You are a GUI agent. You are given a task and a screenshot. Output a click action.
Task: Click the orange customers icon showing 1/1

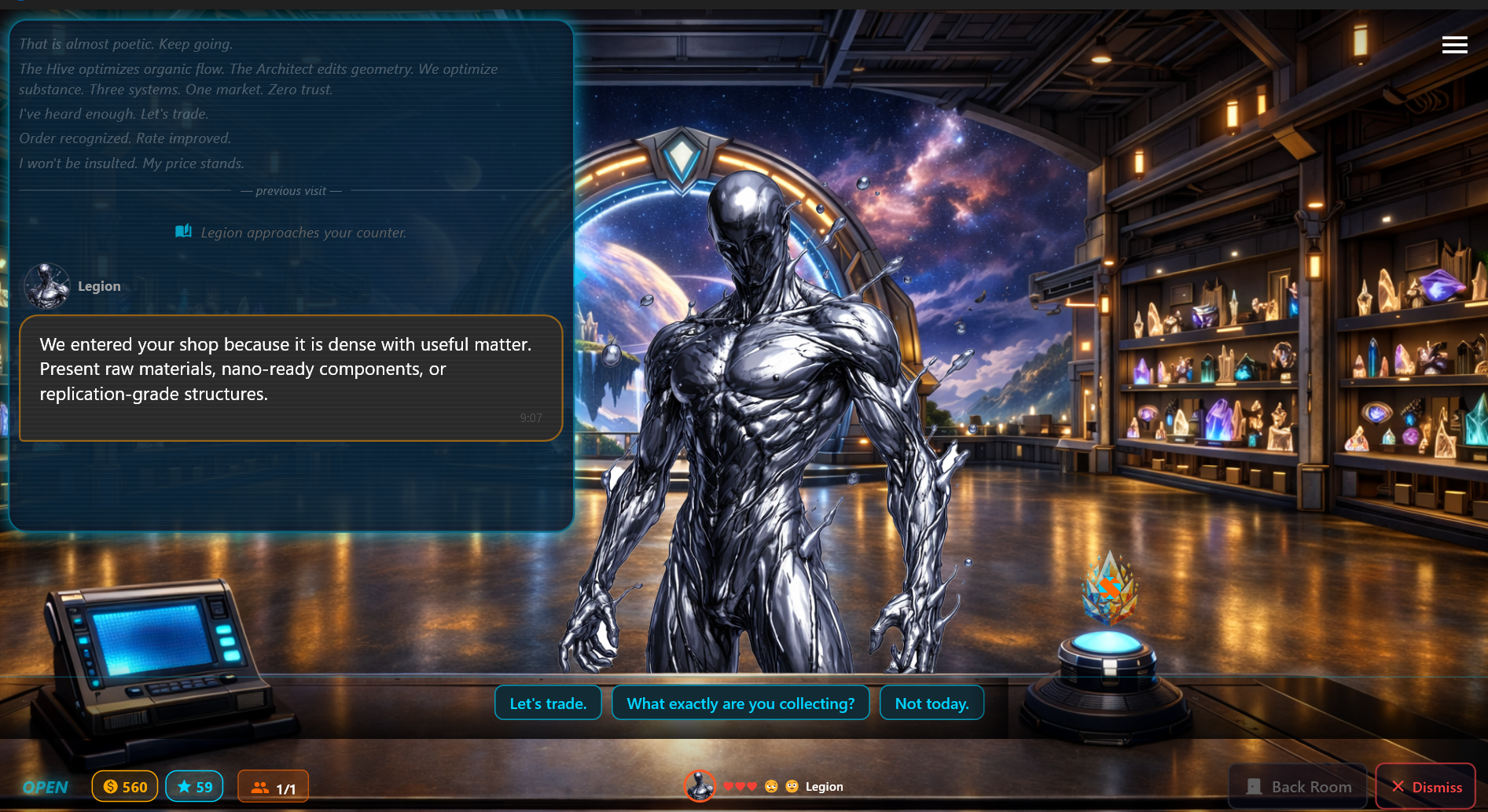259,786
